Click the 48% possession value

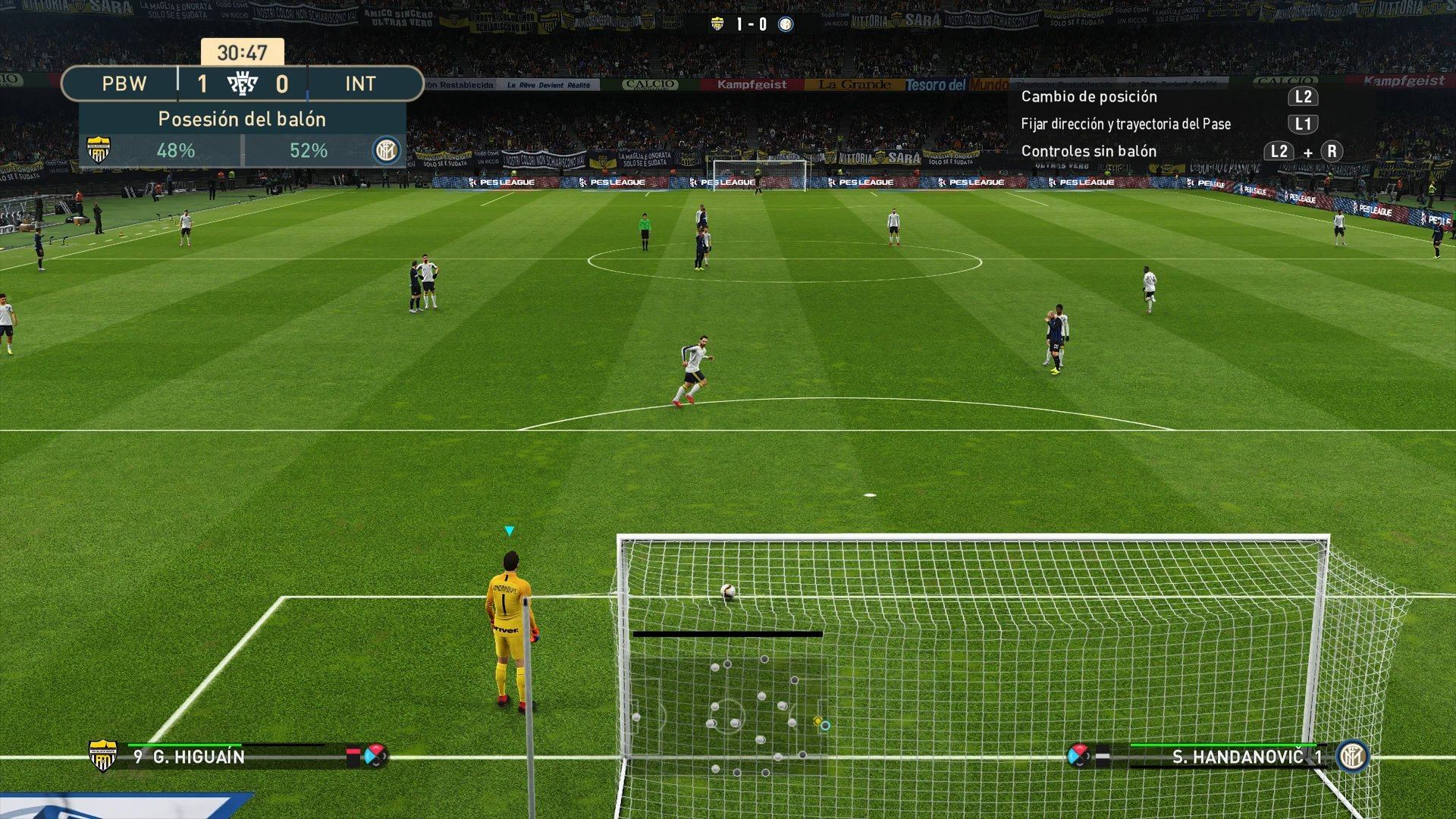176,150
